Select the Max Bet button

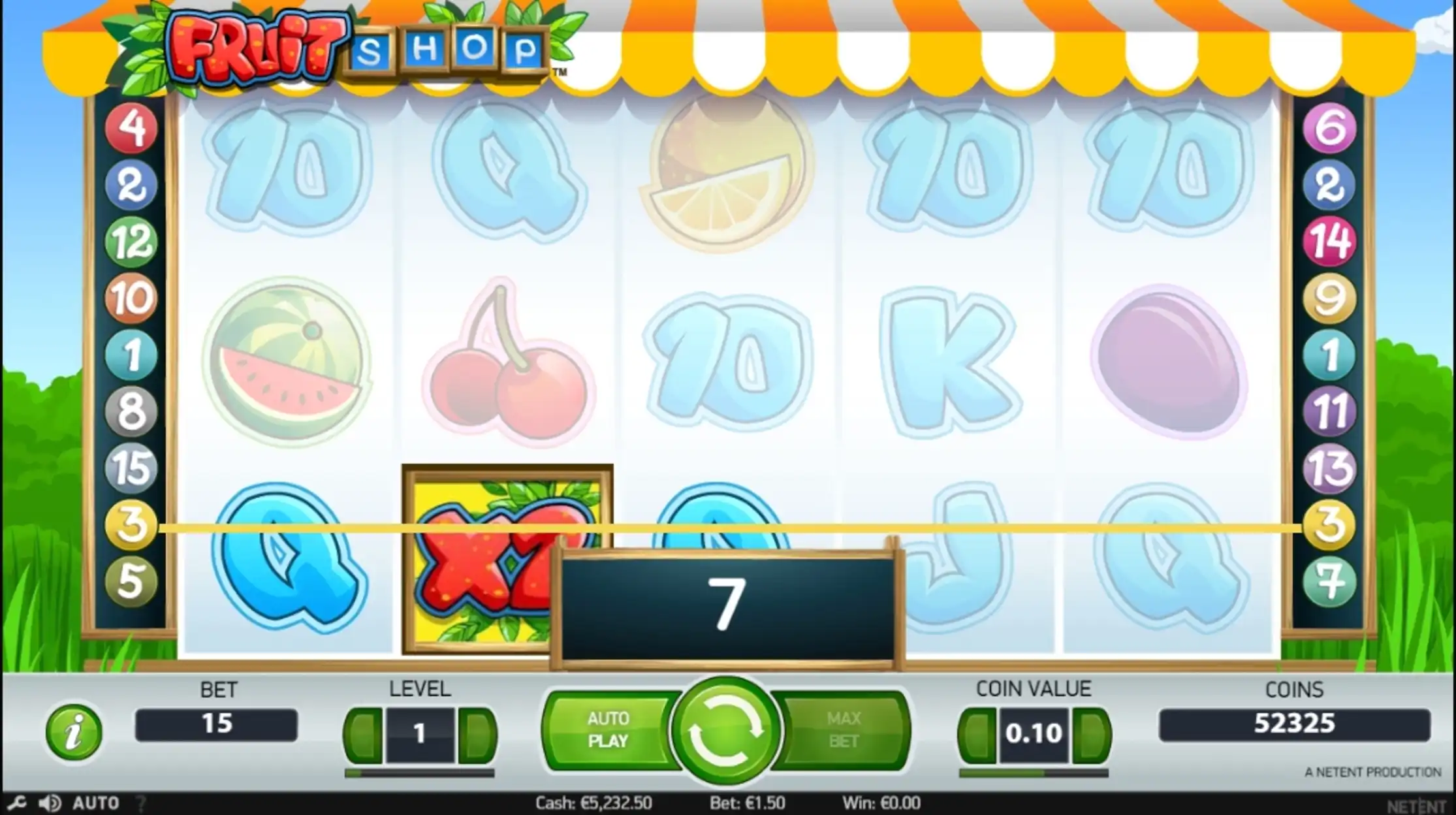pos(844,730)
